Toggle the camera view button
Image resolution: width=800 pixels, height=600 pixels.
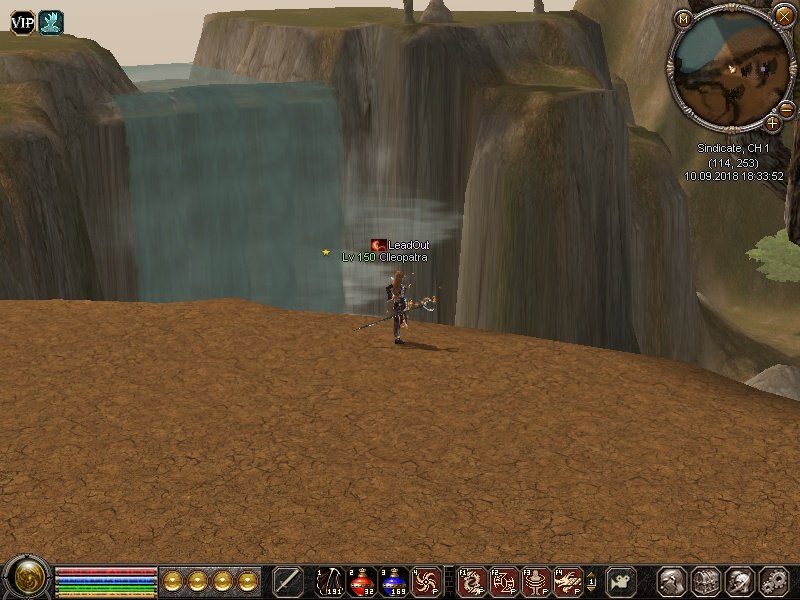coord(622,581)
